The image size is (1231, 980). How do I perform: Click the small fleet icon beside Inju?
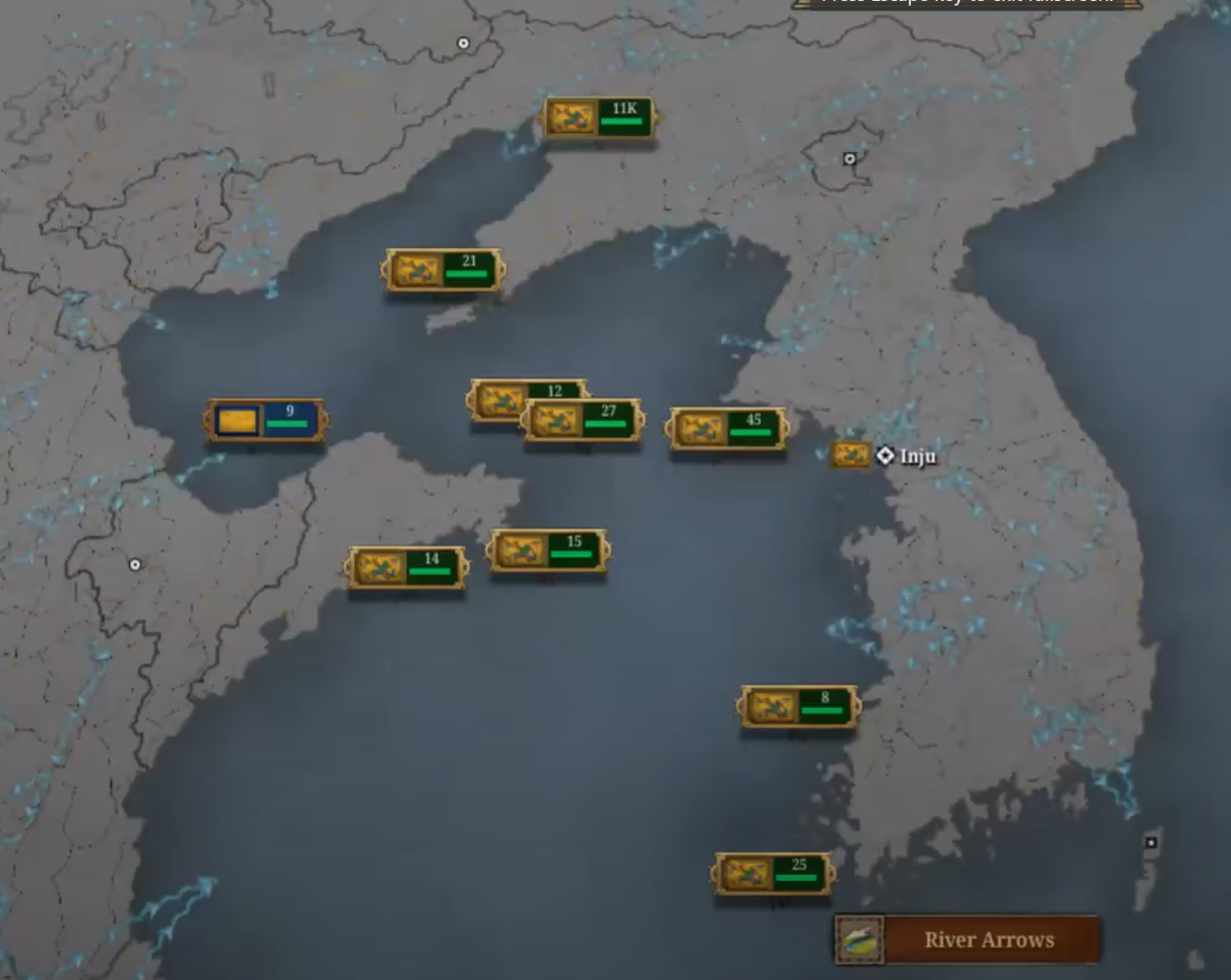pos(849,455)
